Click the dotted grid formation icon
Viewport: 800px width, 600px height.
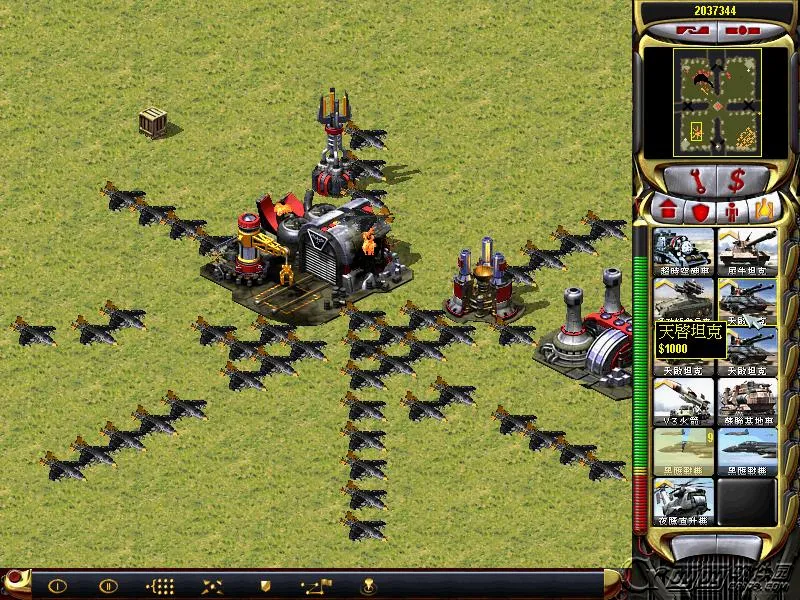pyautogui.click(x=160, y=586)
